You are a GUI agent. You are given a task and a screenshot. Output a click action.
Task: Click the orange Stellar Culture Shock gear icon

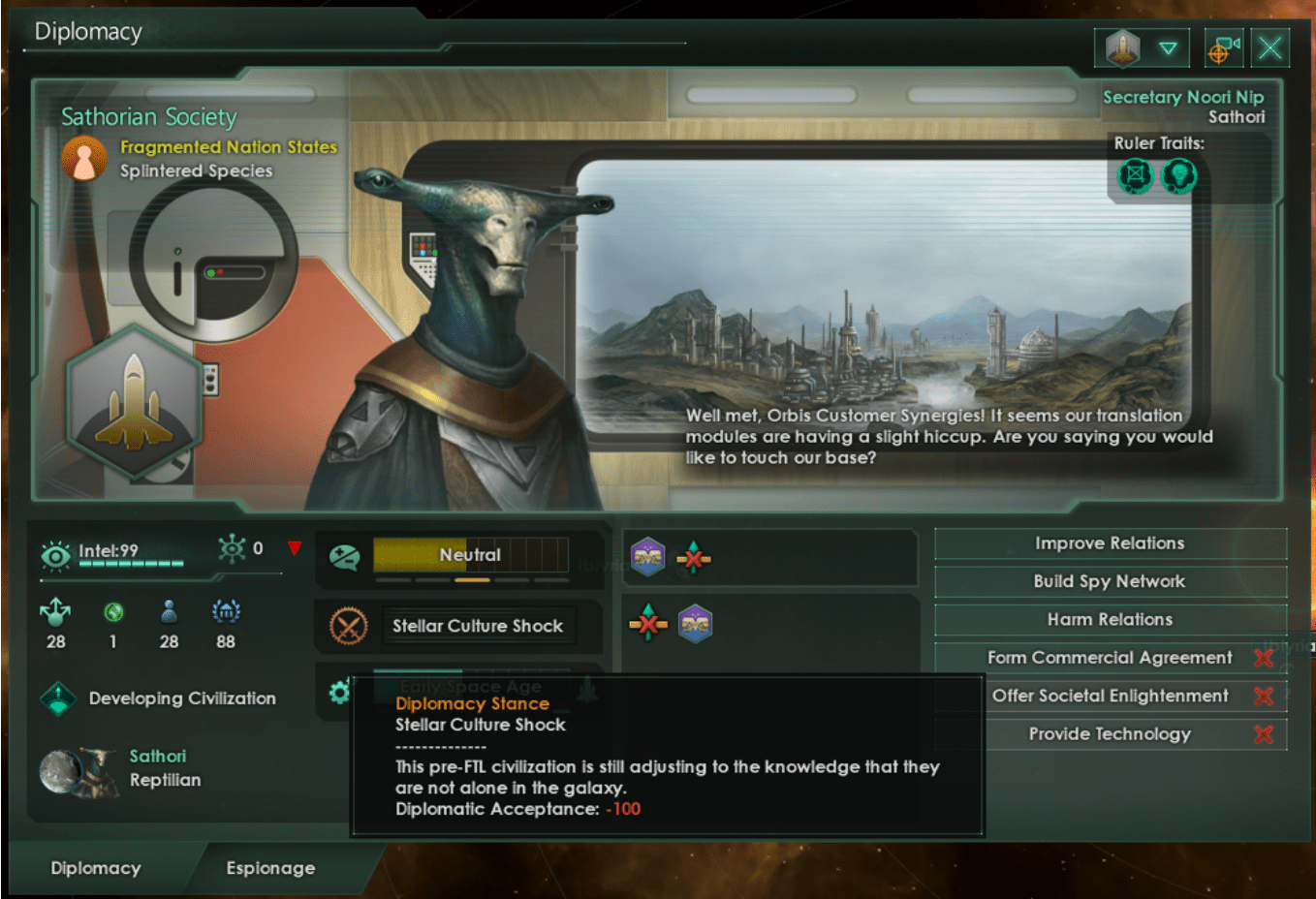click(x=349, y=626)
